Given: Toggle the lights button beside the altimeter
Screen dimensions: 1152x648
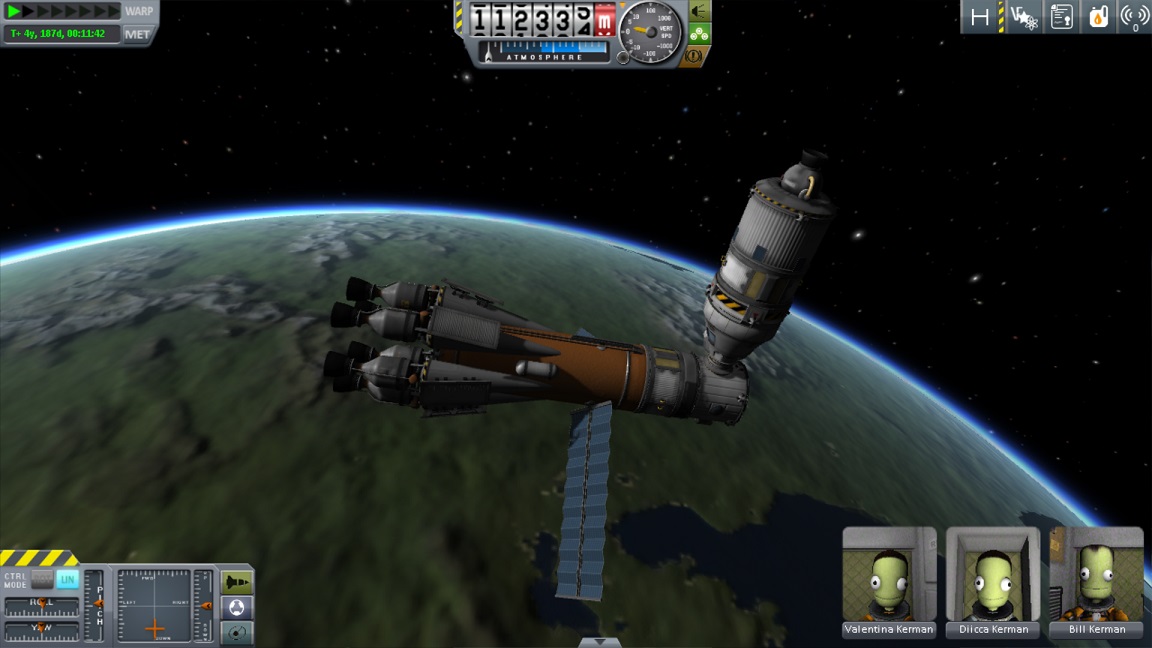Looking at the screenshot, I should tap(699, 11).
